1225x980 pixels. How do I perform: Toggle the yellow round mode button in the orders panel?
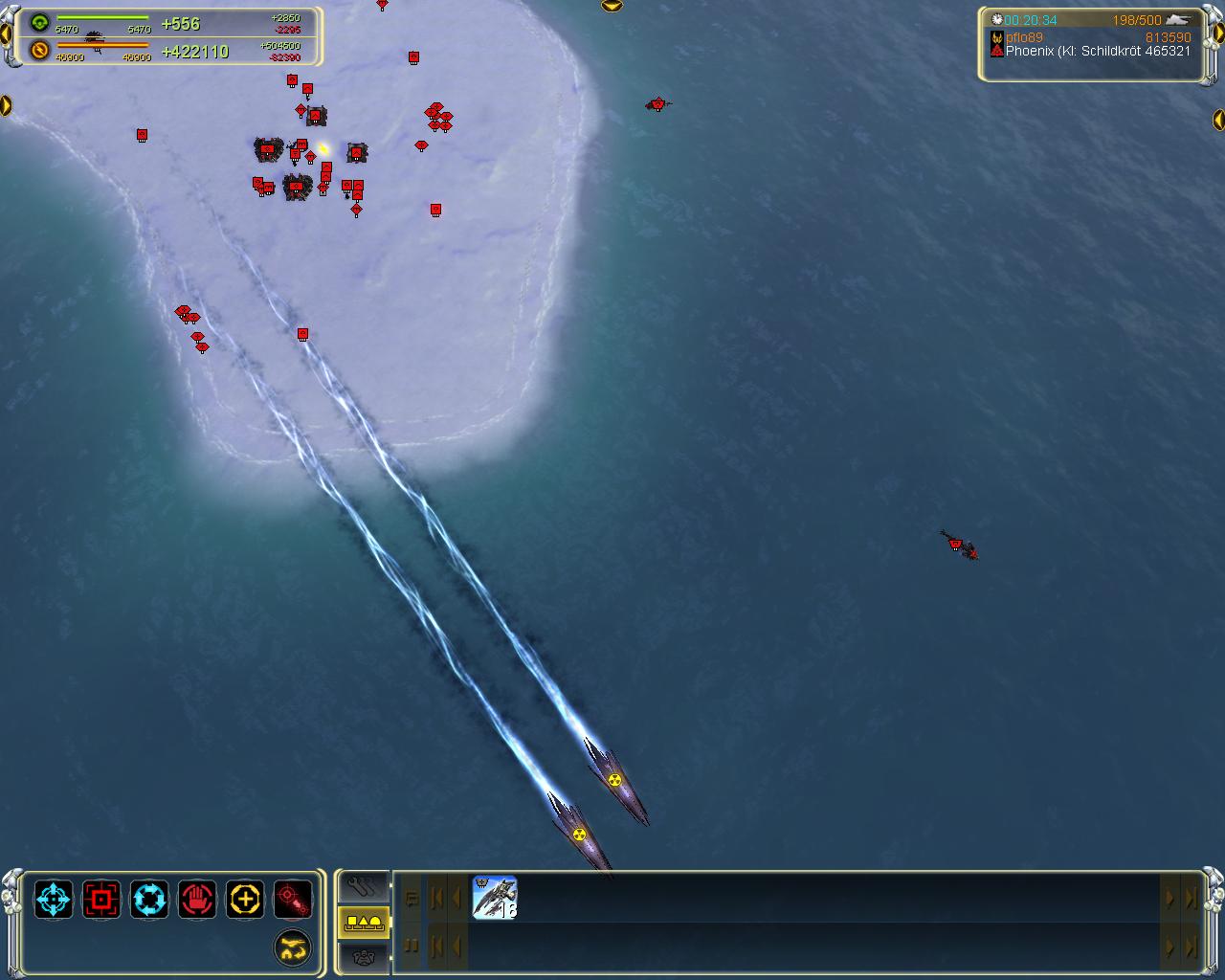pos(293,947)
